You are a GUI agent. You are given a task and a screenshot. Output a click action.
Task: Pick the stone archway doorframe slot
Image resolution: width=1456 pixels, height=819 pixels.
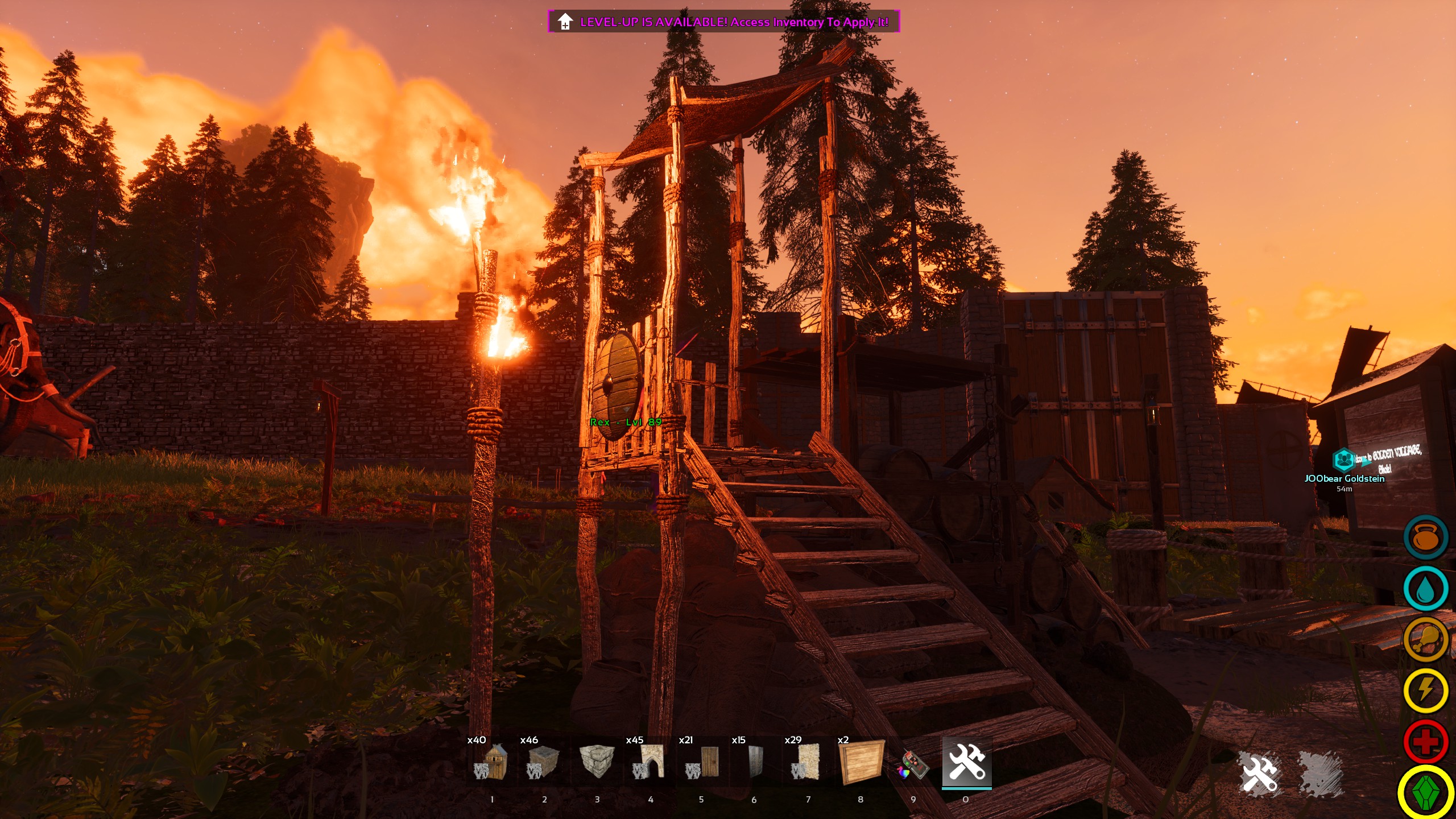[650, 763]
